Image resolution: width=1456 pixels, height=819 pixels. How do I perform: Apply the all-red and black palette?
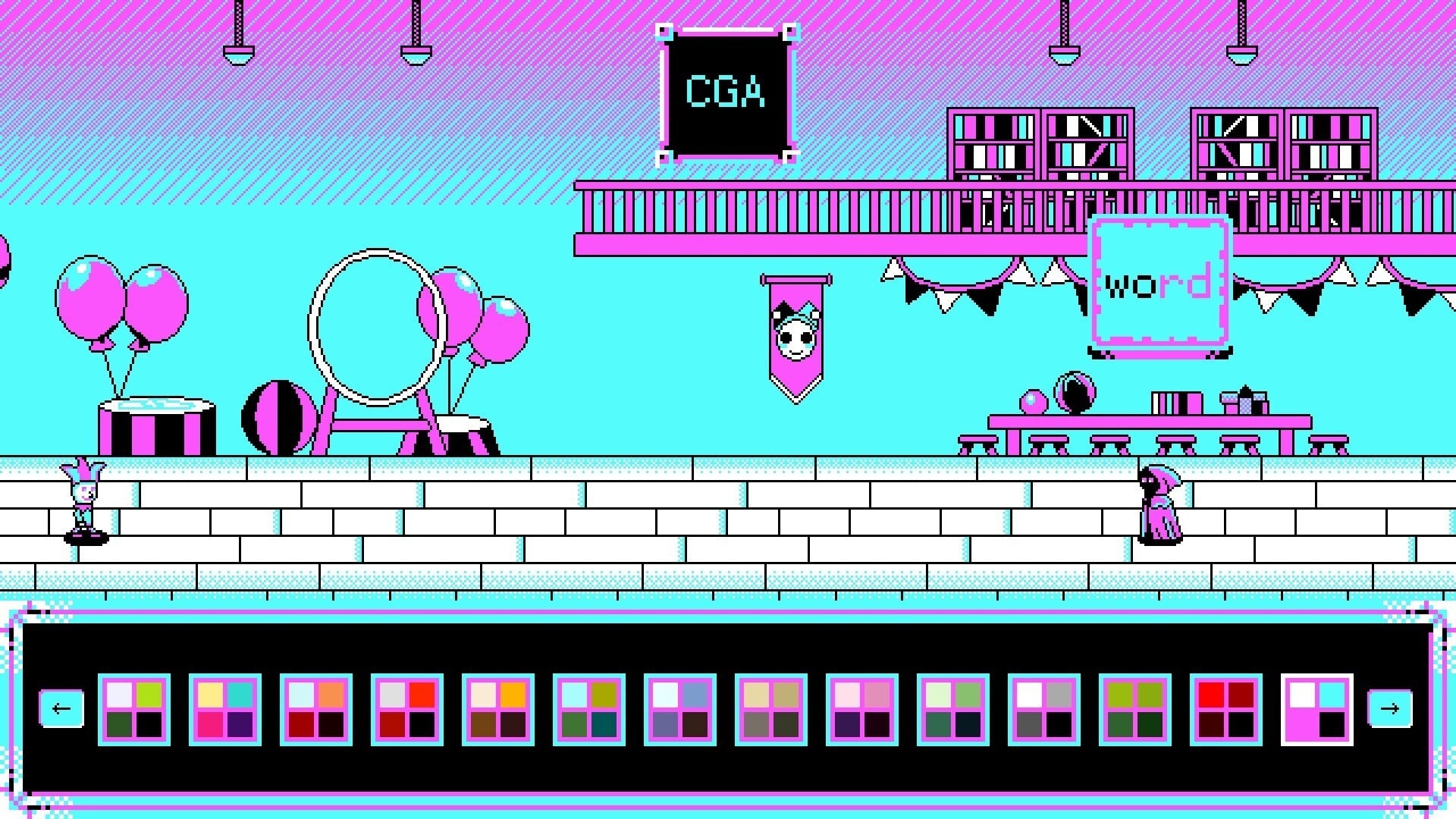point(1226,710)
